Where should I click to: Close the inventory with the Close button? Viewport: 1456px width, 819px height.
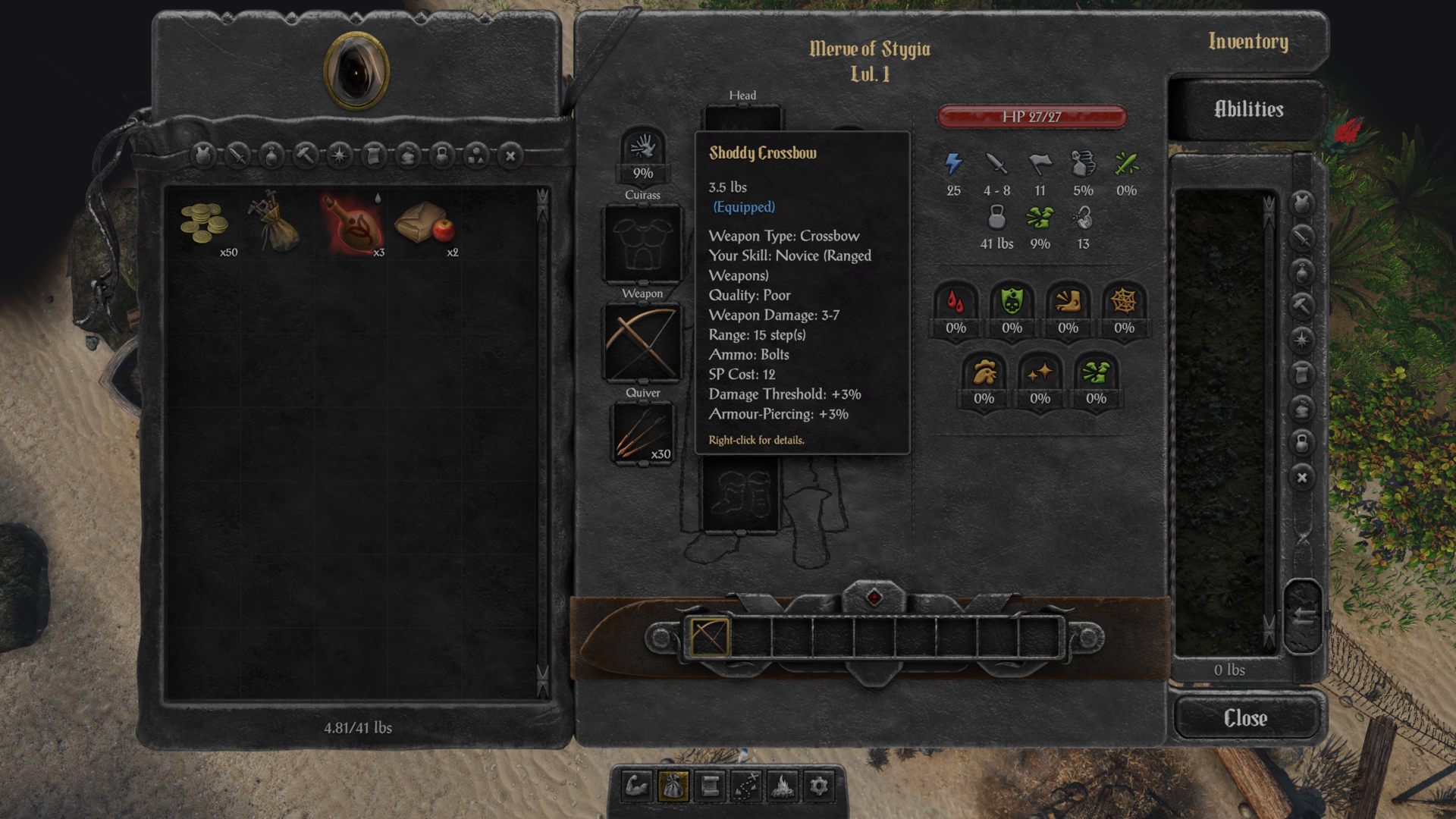click(1246, 717)
